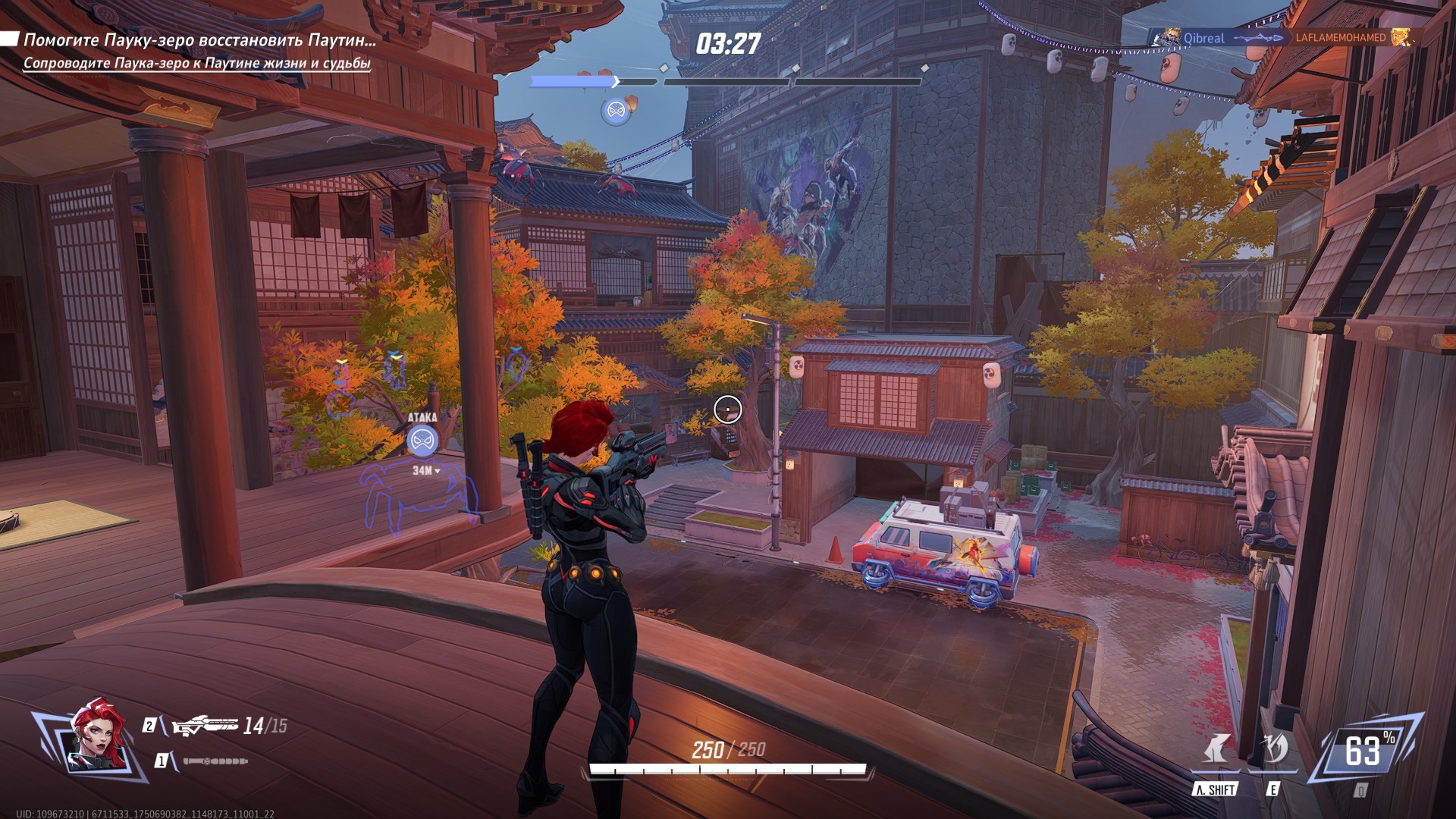
Task: Click the АТАКА objective waypoint marker
Action: (x=422, y=441)
